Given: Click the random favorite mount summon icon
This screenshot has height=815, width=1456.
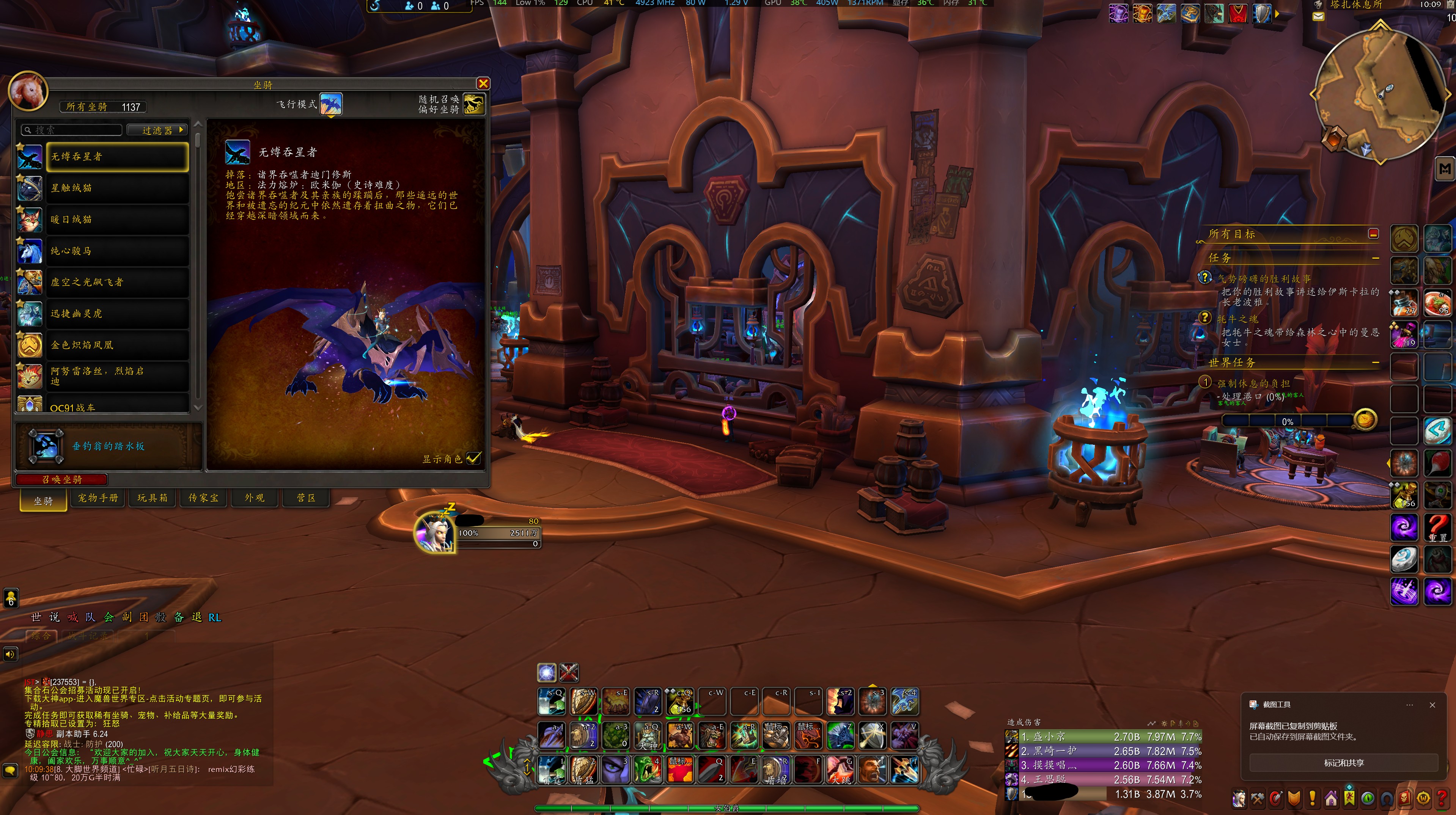Looking at the screenshot, I should coord(474,104).
